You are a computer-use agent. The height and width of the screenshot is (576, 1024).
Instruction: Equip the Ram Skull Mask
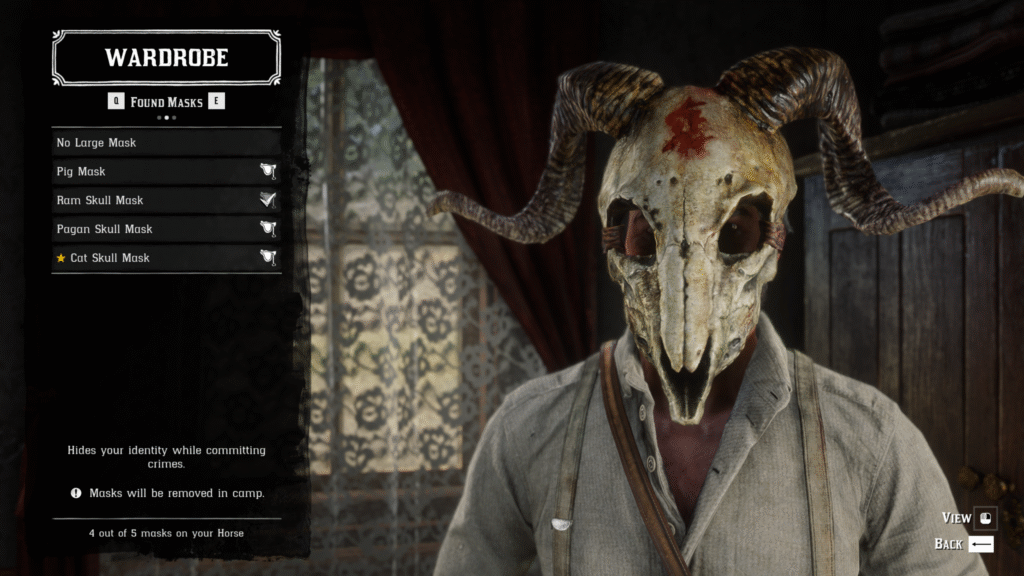[x=166, y=200]
